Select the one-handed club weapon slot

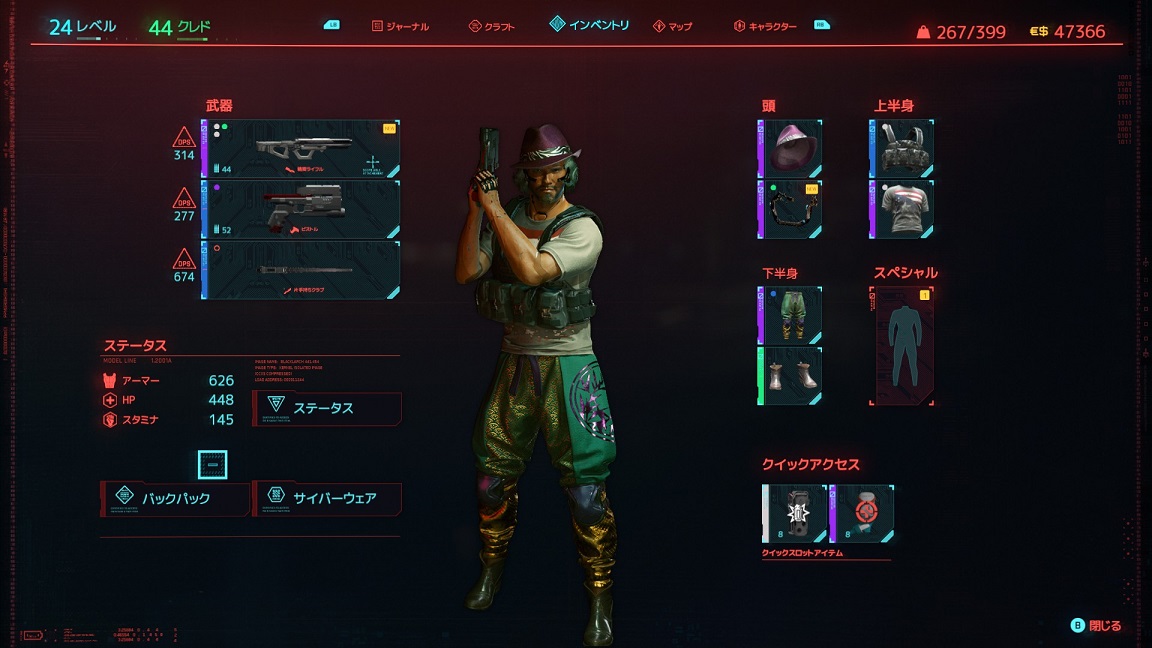301,270
